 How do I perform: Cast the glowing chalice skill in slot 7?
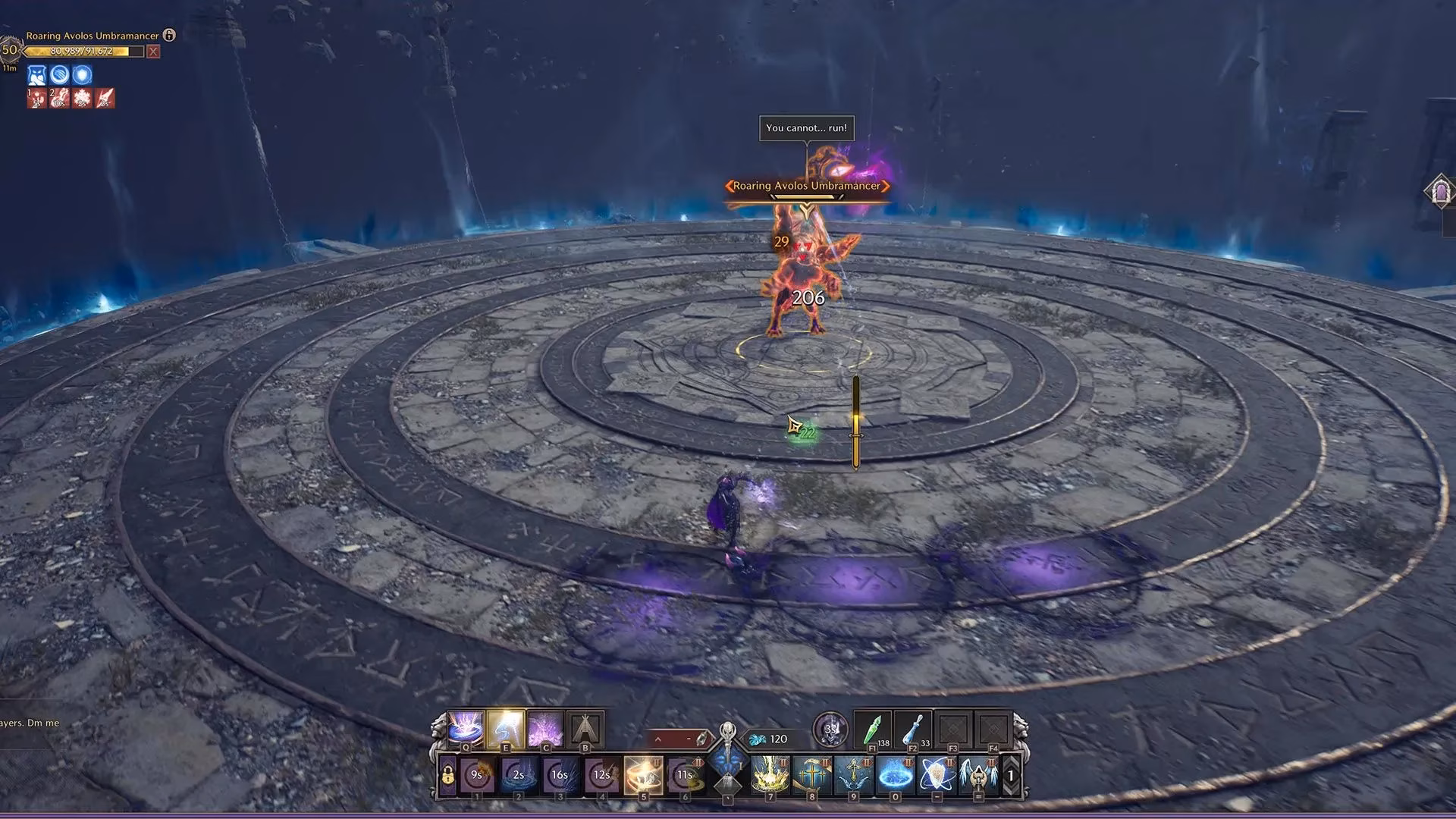pos(770,775)
